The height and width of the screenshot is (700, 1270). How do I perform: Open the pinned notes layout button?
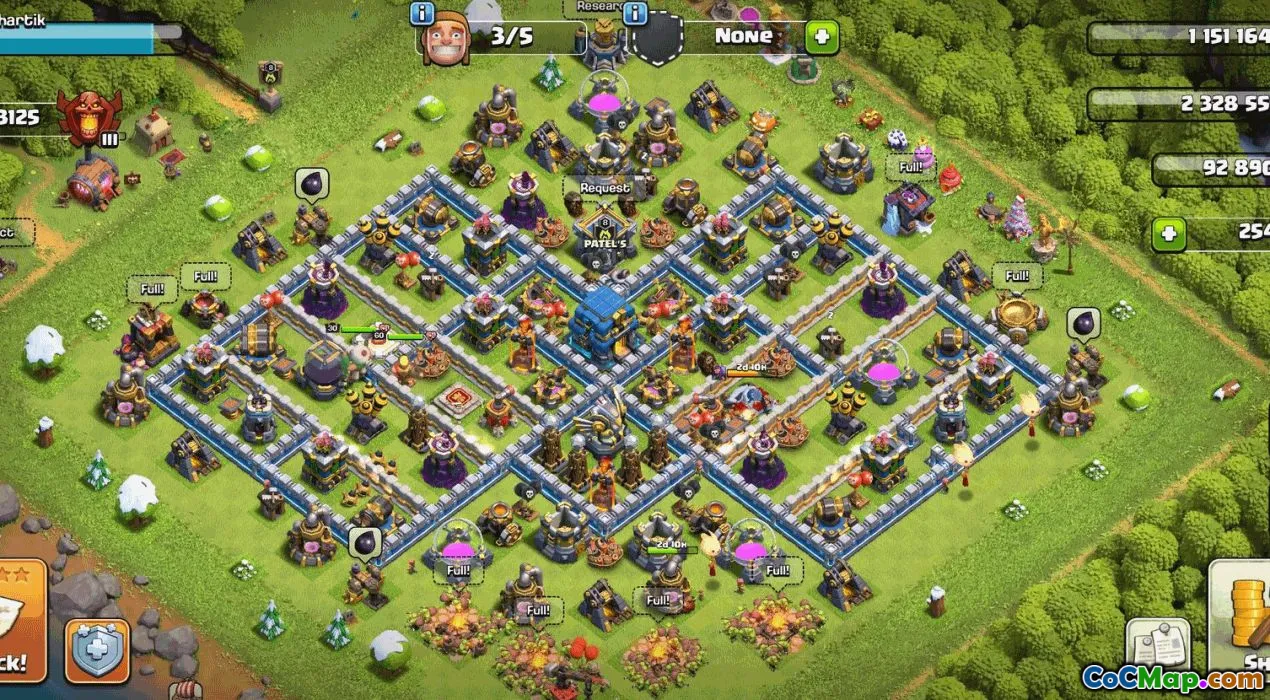point(1157,645)
